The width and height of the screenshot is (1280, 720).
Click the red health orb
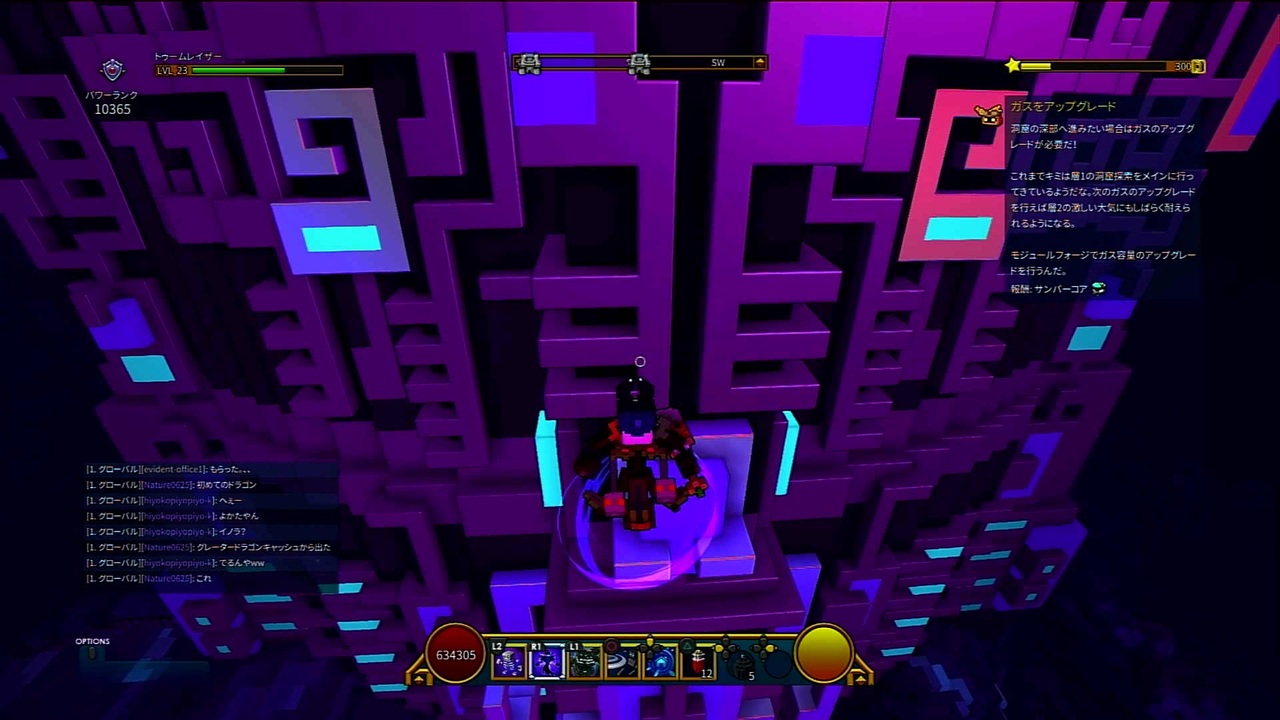tap(455, 655)
